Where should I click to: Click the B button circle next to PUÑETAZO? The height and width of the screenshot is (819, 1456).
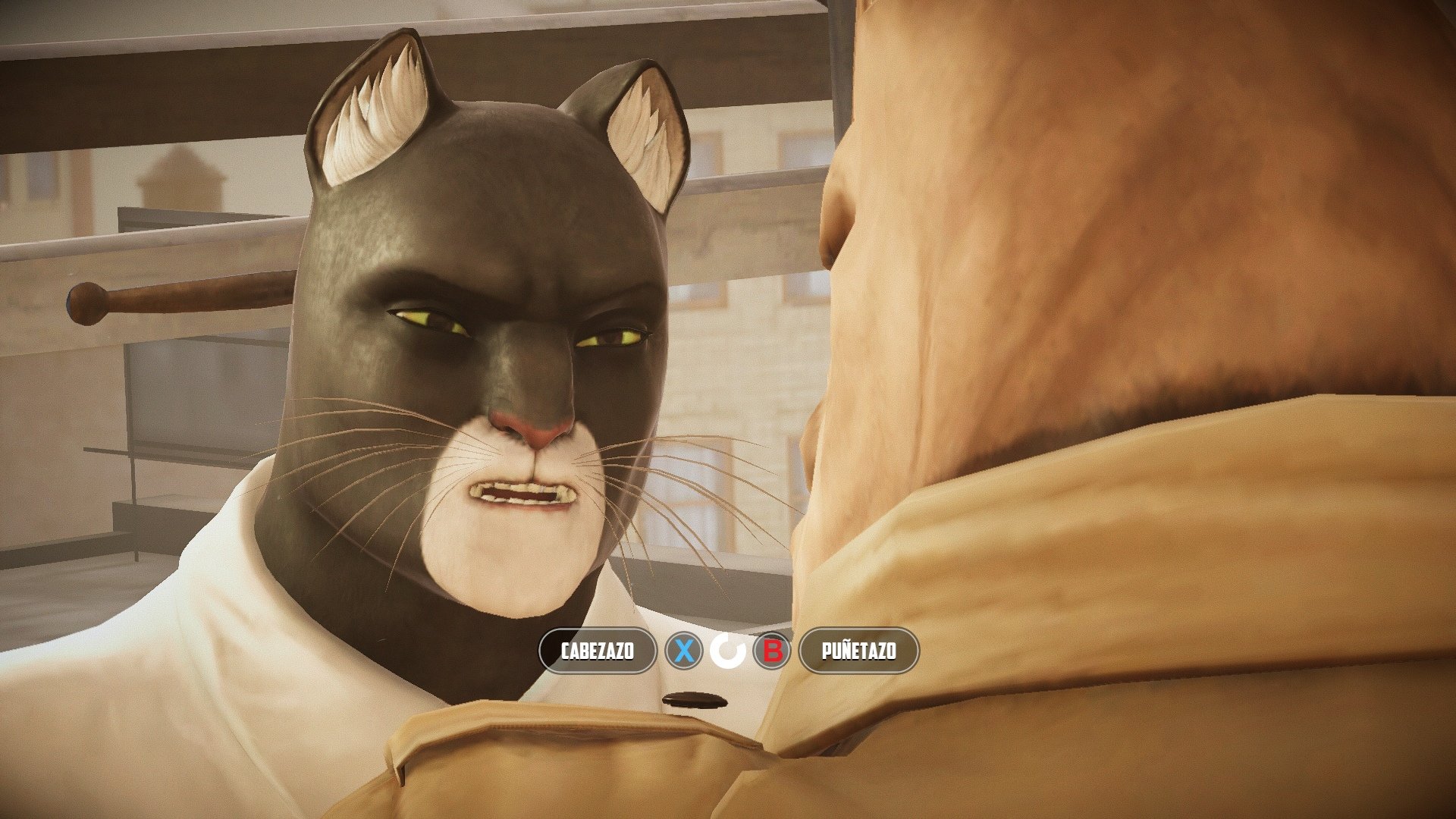[x=770, y=651]
